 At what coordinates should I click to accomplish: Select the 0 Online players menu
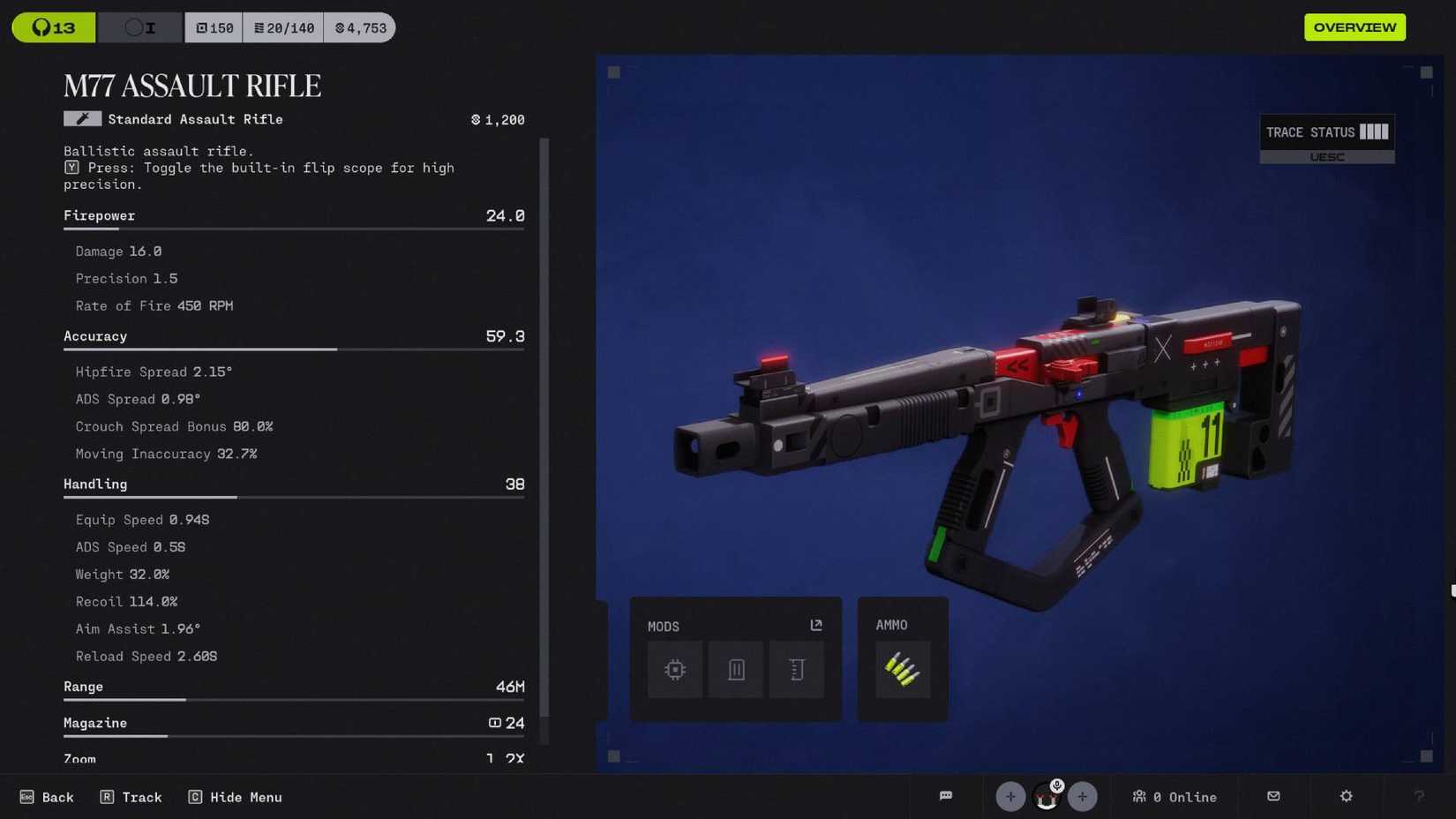coord(1175,796)
